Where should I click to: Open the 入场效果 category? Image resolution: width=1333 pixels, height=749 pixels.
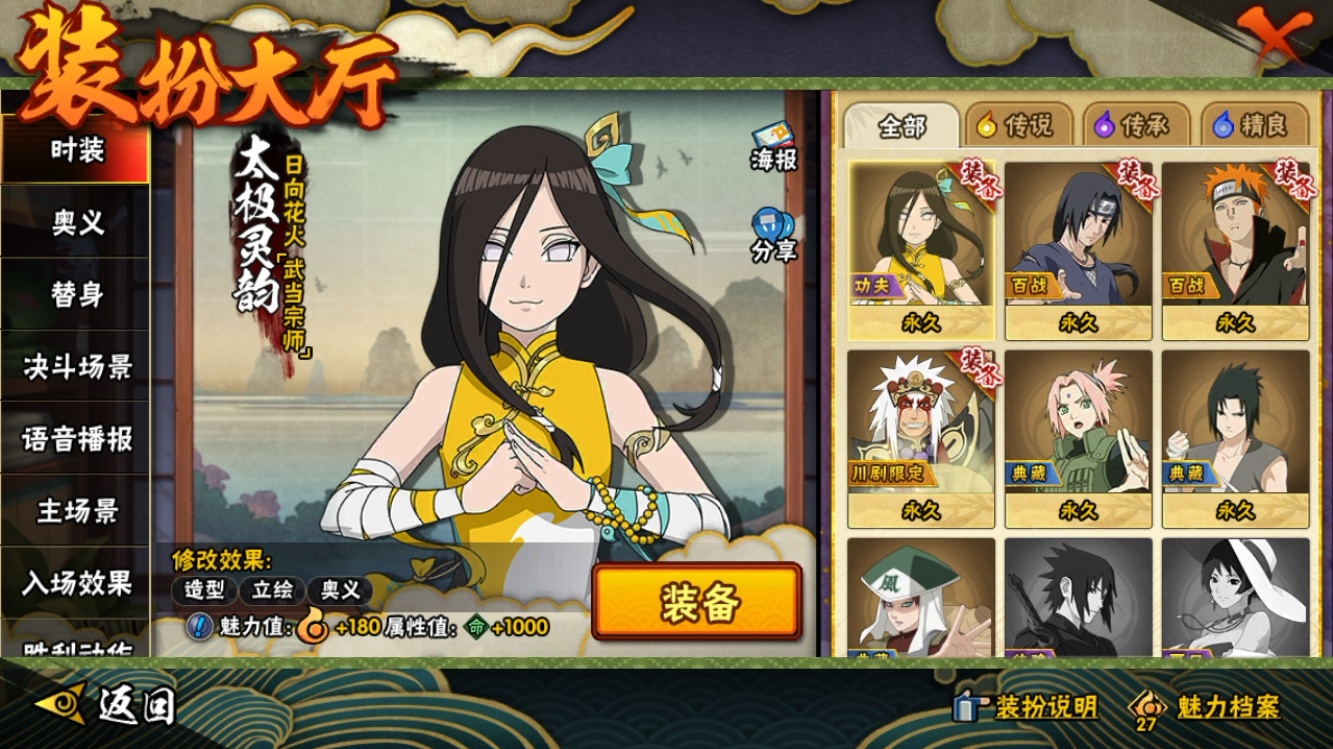pyautogui.click(x=76, y=583)
